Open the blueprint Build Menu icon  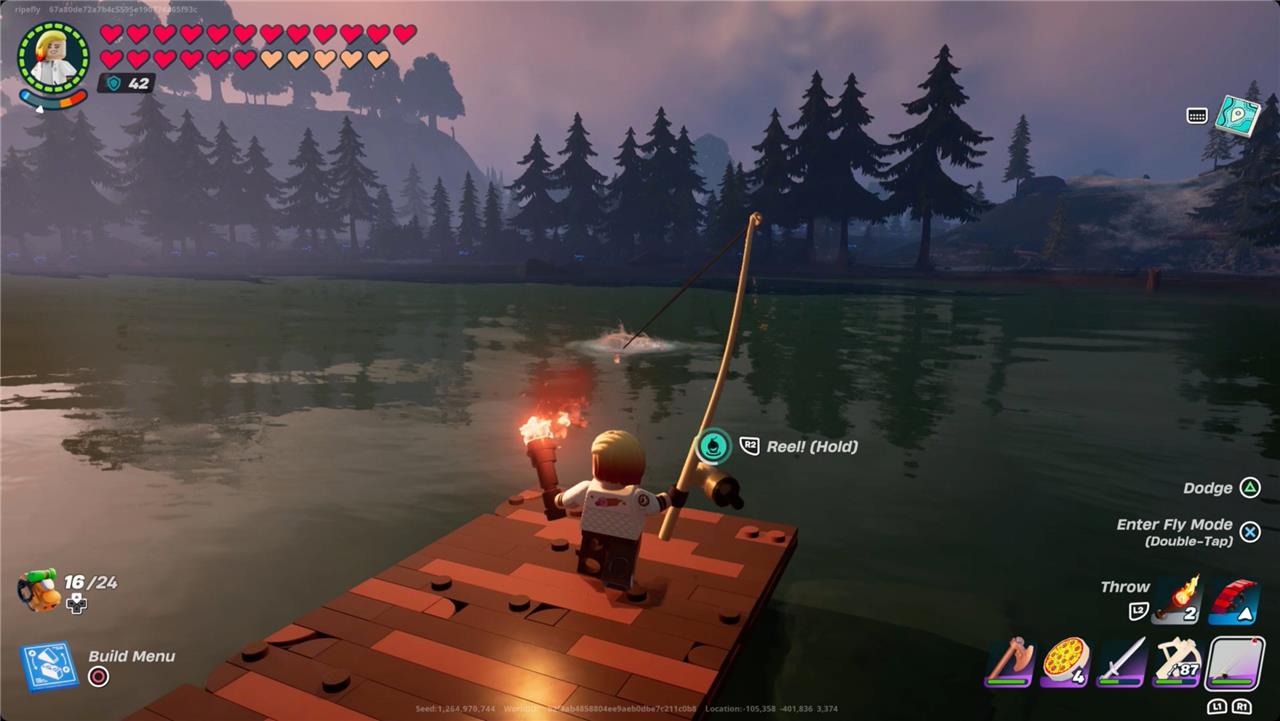click(x=49, y=666)
